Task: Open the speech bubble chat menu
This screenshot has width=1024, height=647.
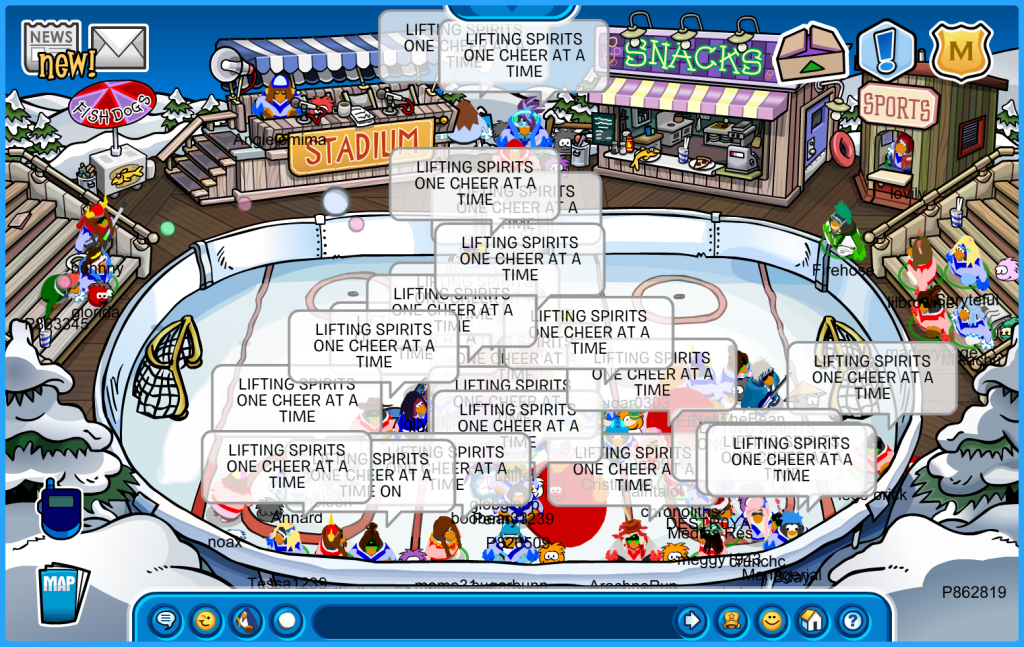Action: click(166, 621)
